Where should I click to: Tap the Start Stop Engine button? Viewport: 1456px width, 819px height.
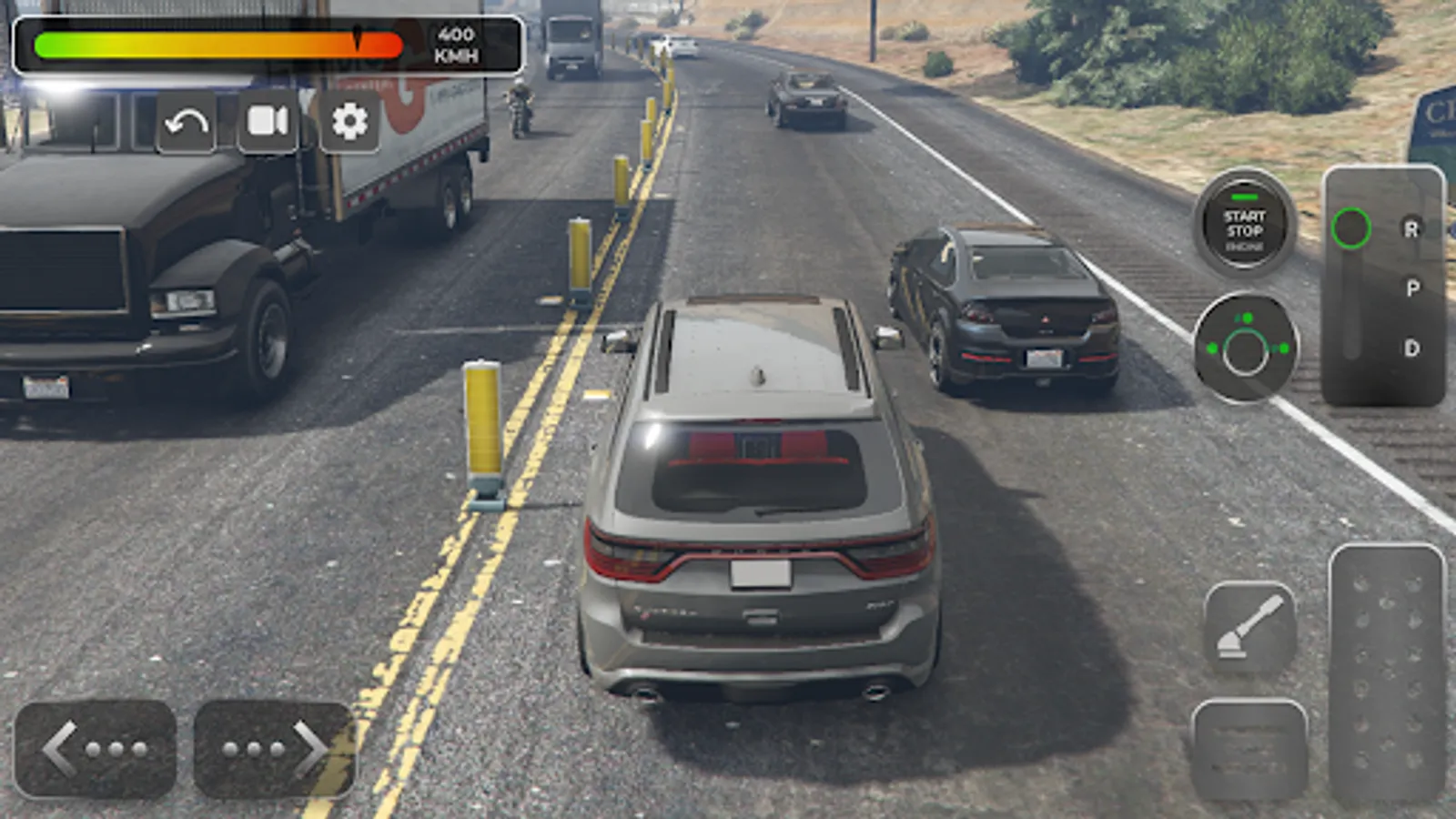(x=1244, y=225)
